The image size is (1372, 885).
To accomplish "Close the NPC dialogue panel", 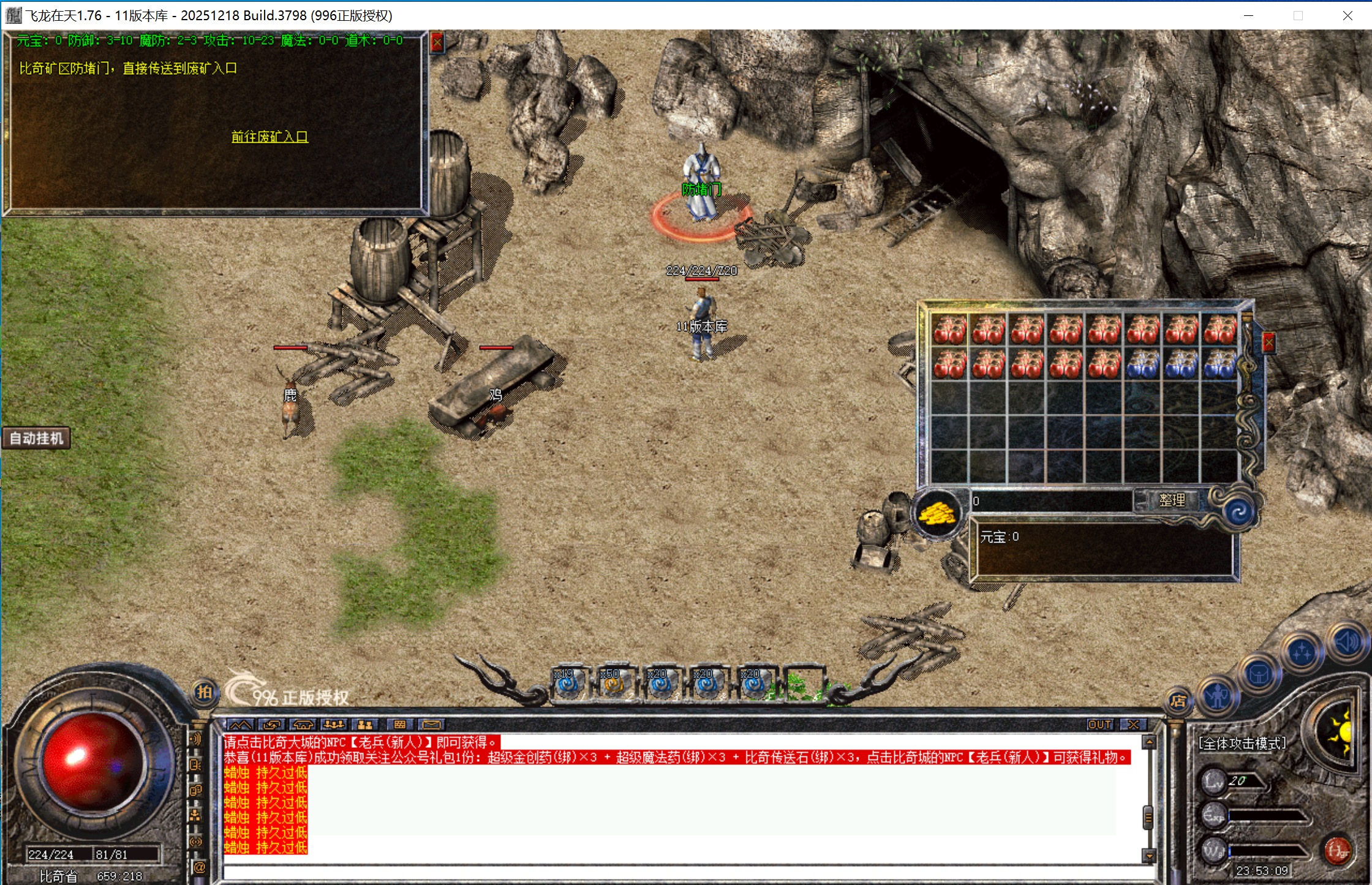I will [x=437, y=43].
